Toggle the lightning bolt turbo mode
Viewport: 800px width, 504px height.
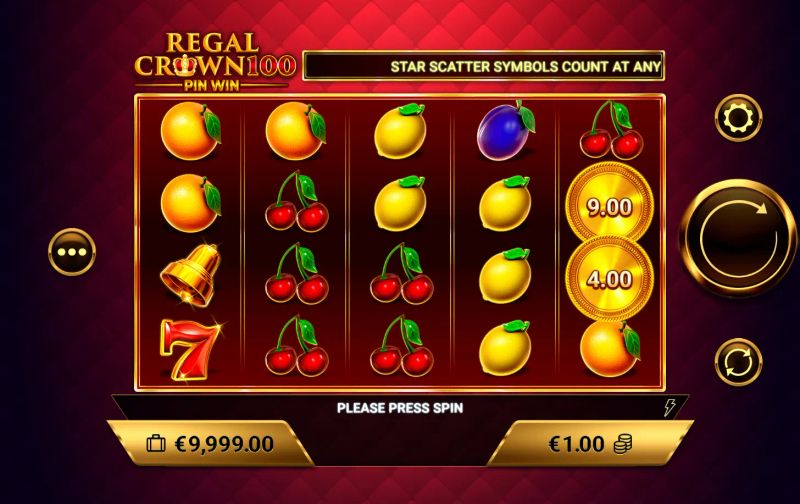(x=670, y=407)
